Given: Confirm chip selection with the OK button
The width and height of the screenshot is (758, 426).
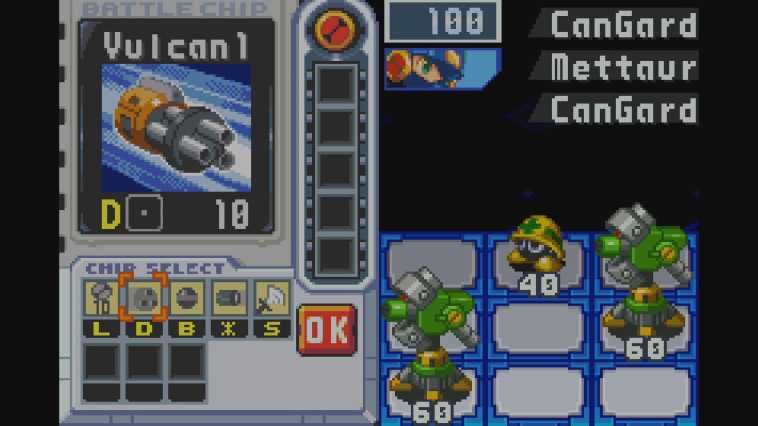Looking at the screenshot, I should click(326, 329).
